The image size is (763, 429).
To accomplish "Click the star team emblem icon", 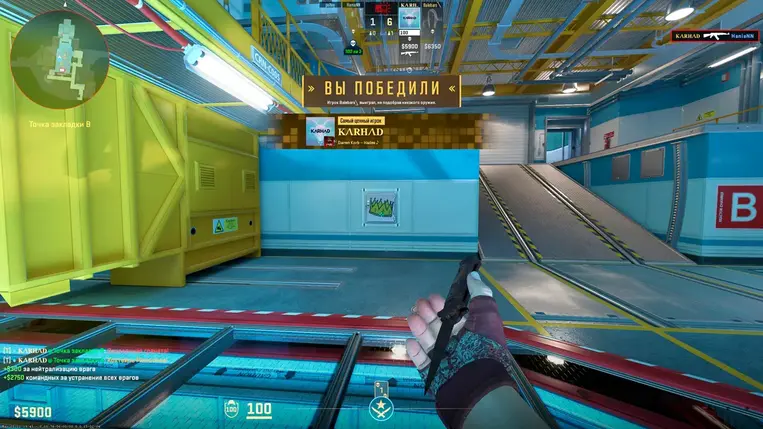I will click(380, 408).
